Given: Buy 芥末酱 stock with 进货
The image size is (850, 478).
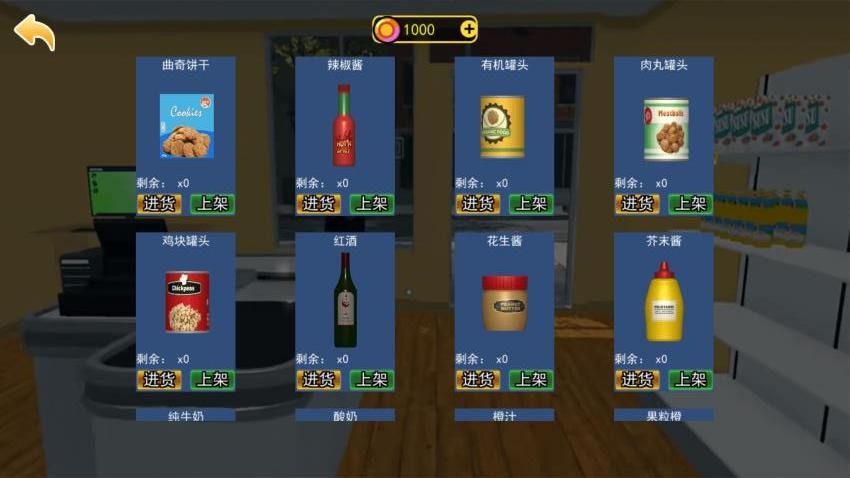Looking at the screenshot, I should (637, 380).
